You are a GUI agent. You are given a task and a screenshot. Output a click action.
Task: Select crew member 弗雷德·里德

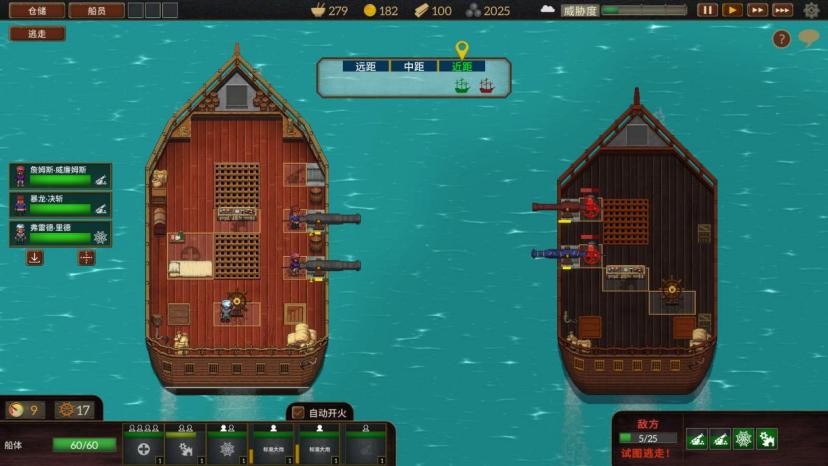pos(61,233)
